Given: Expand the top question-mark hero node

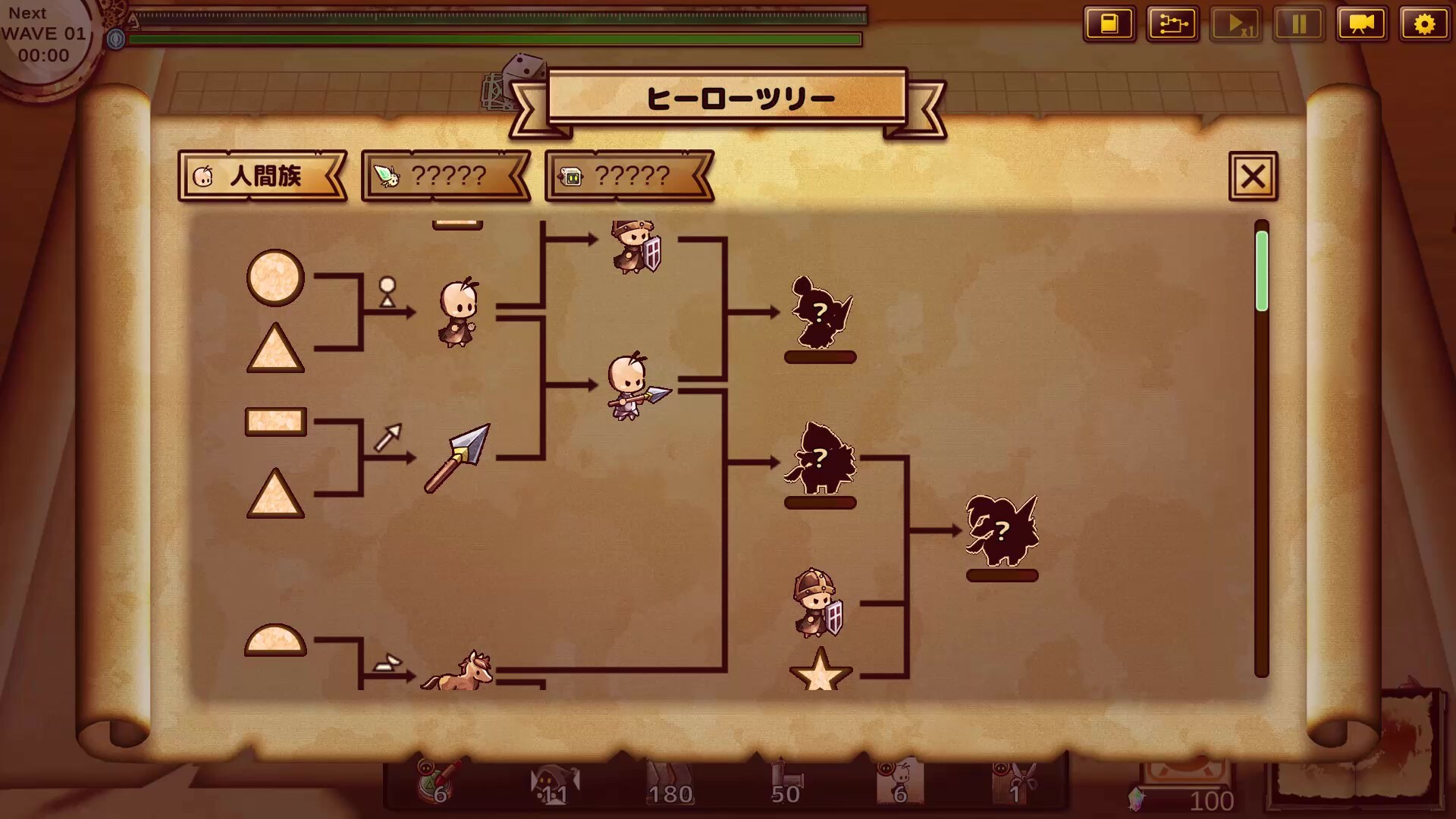Looking at the screenshot, I should tap(821, 311).
